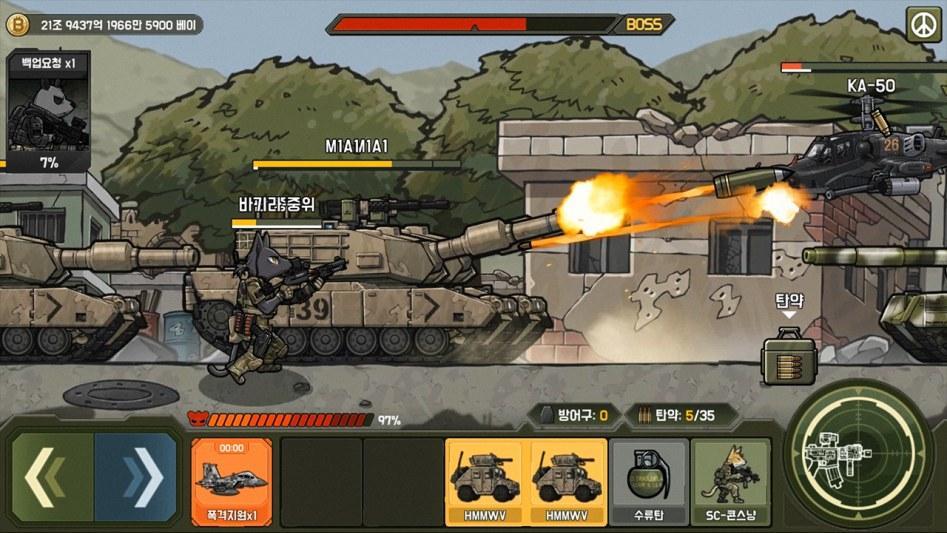Pick up the 탄약 ammo crate
Screen dimensions: 947x533
click(788, 357)
